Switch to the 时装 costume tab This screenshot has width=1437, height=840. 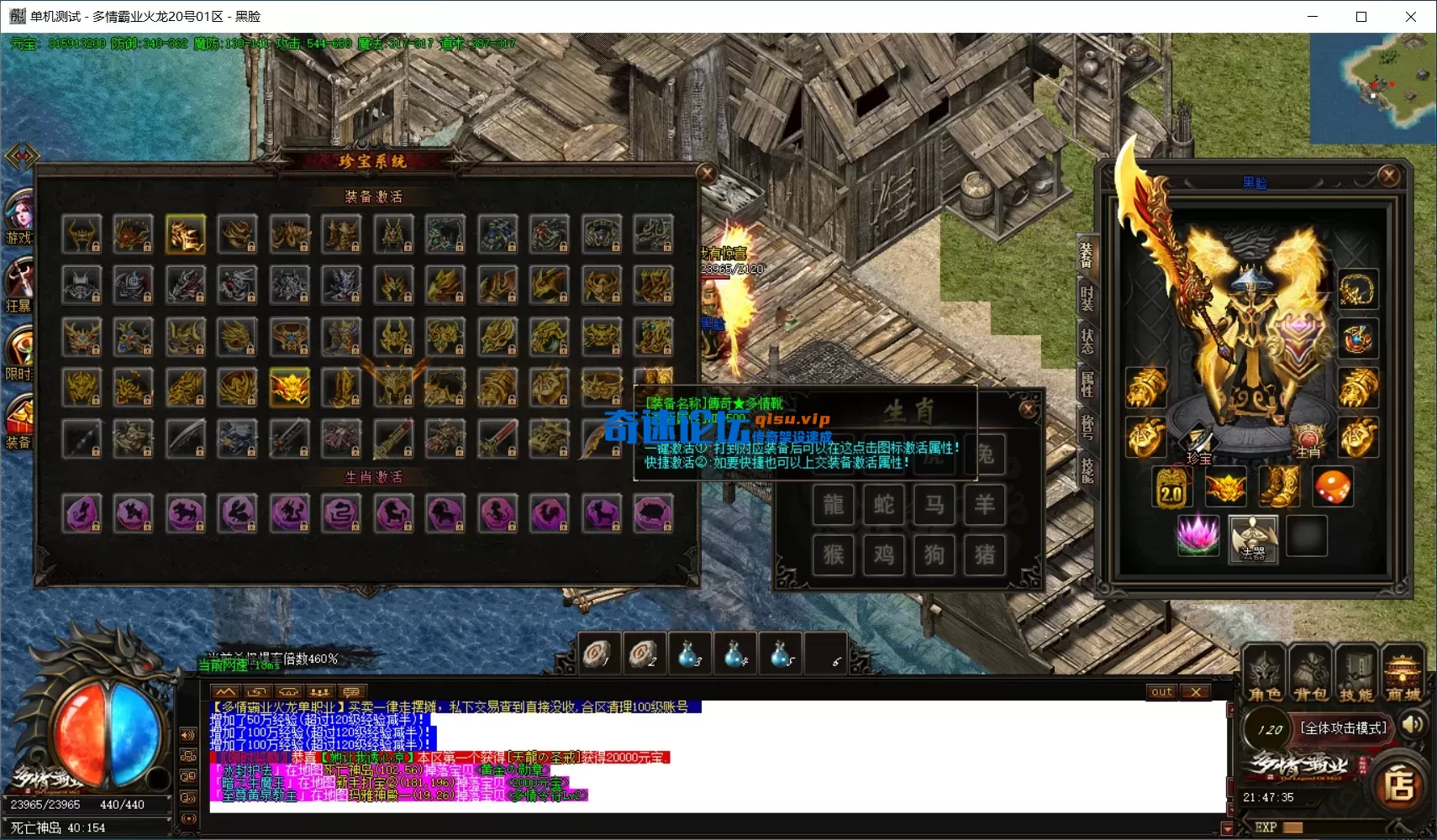pyautogui.click(x=1087, y=296)
